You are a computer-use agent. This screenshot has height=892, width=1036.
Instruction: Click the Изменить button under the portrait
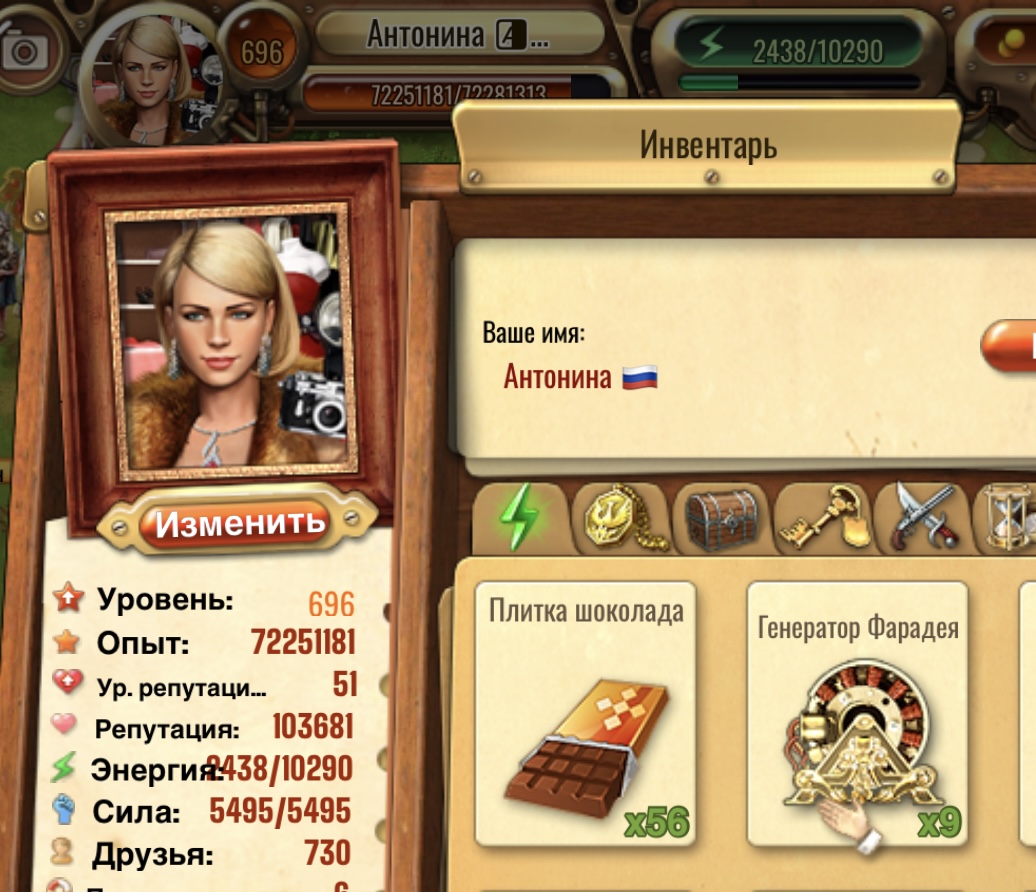click(x=240, y=522)
